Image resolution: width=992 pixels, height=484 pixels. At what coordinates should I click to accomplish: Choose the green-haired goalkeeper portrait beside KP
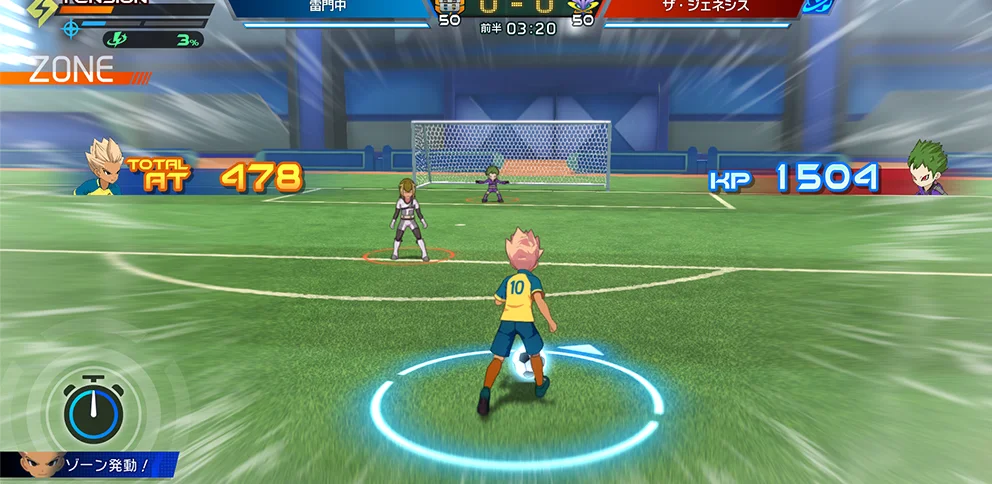coord(927,168)
